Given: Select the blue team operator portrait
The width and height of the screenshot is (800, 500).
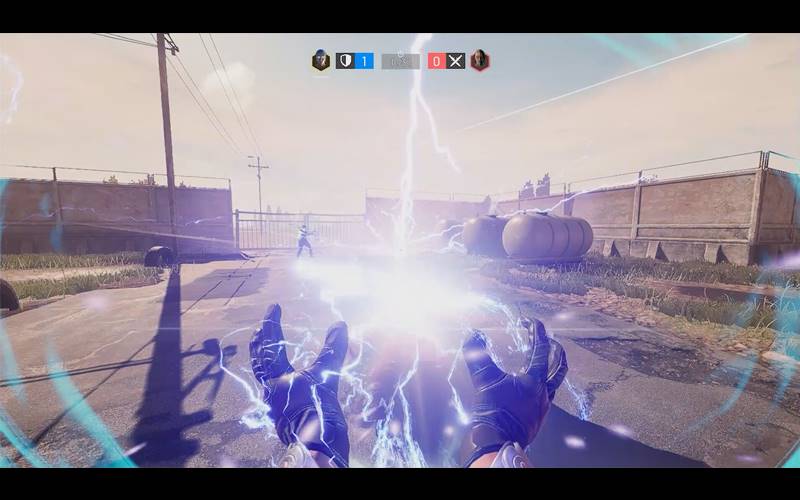Looking at the screenshot, I should (320, 60).
